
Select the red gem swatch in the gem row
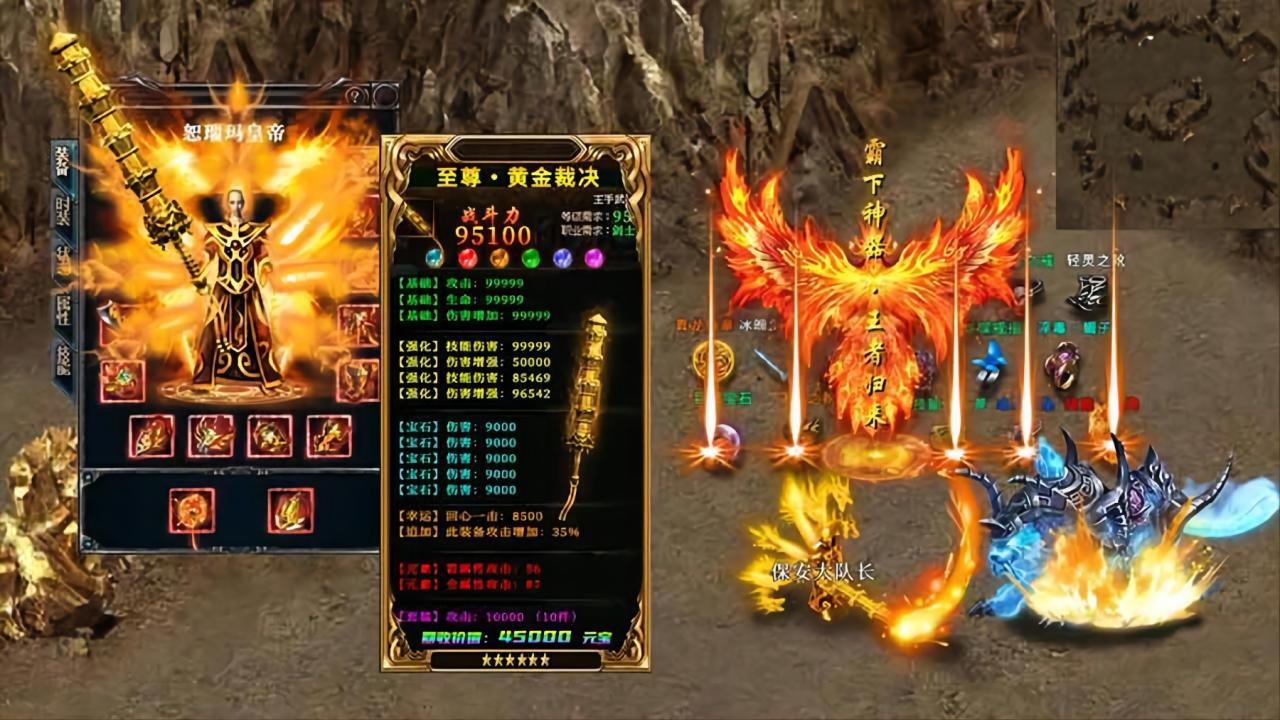[x=467, y=257]
